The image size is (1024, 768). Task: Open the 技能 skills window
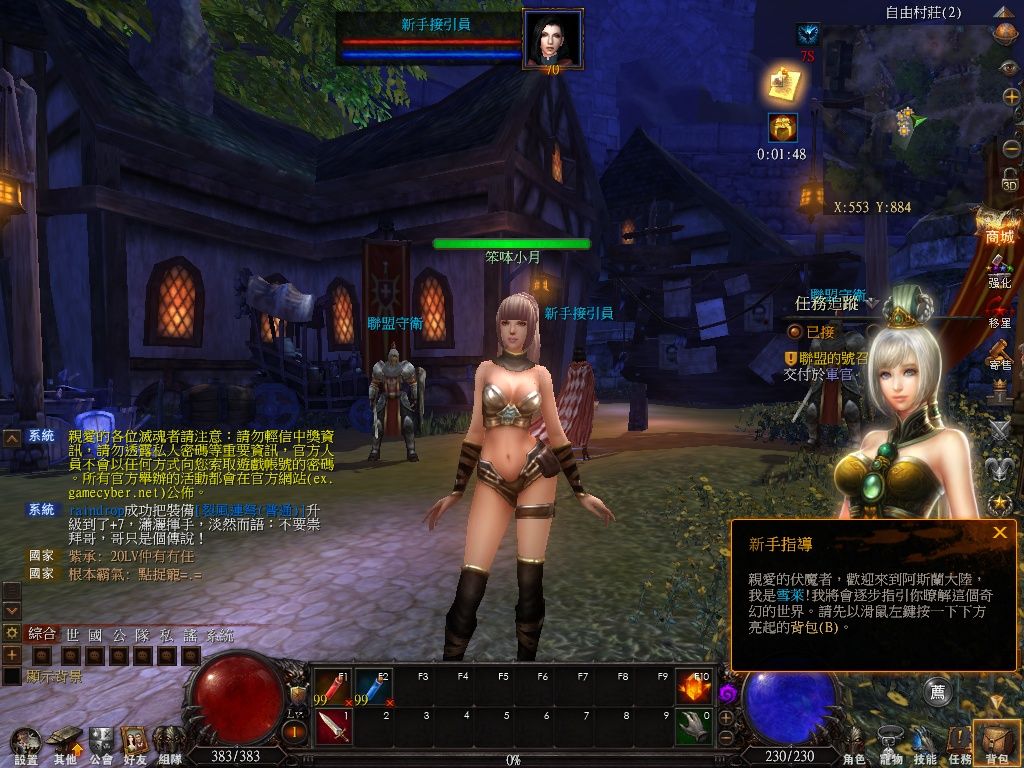[x=925, y=742]
